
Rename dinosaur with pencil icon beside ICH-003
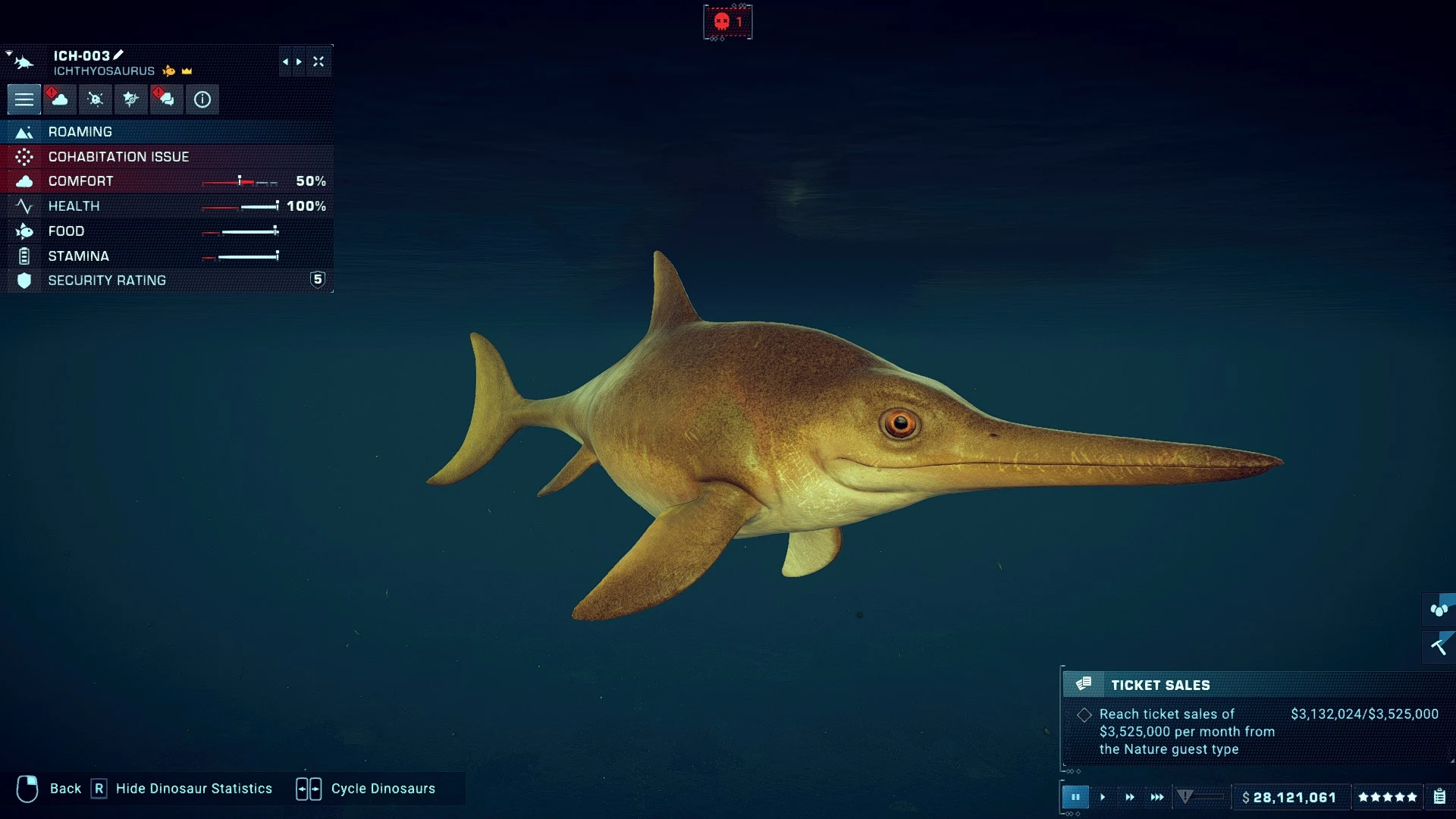(x=118, y=55)
